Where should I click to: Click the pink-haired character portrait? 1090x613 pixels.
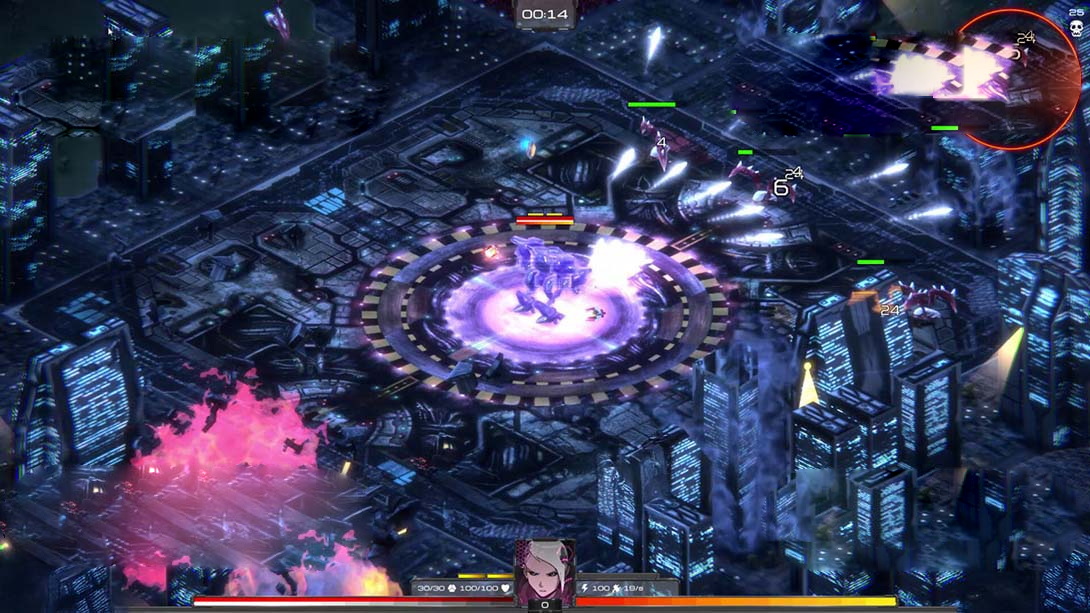(545, 570)
